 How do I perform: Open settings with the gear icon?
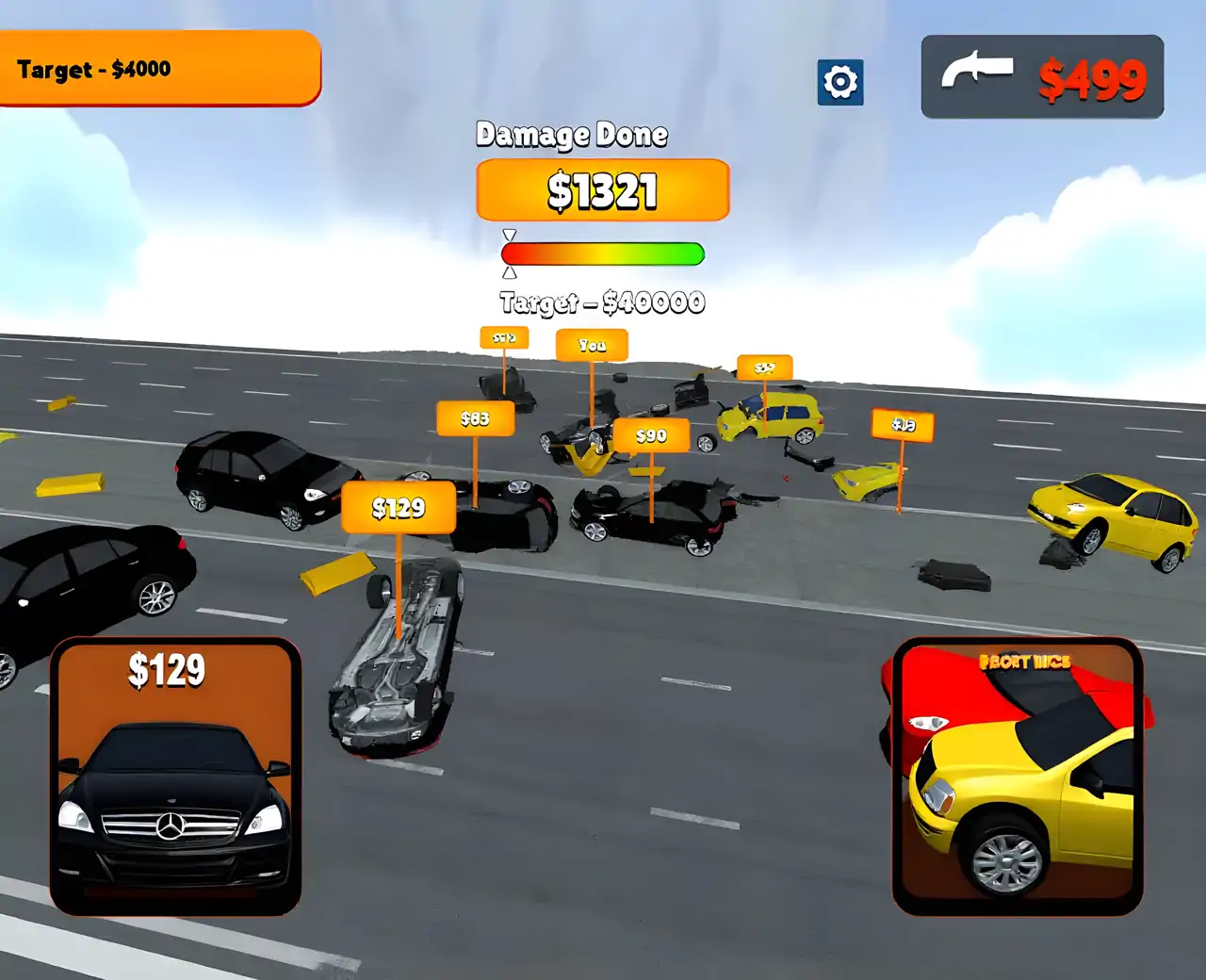click(840, 82)
